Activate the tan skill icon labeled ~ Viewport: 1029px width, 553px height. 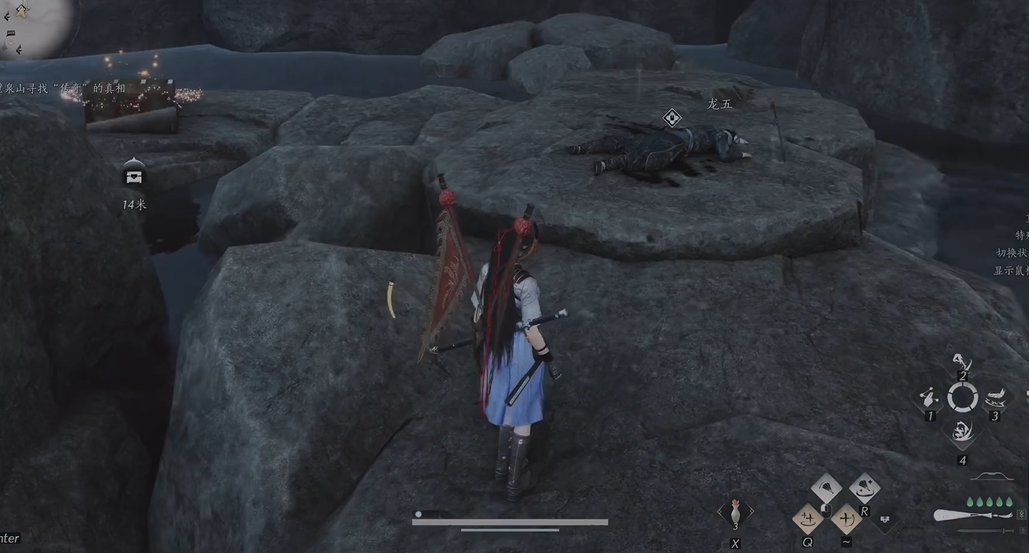click(846, 518)
